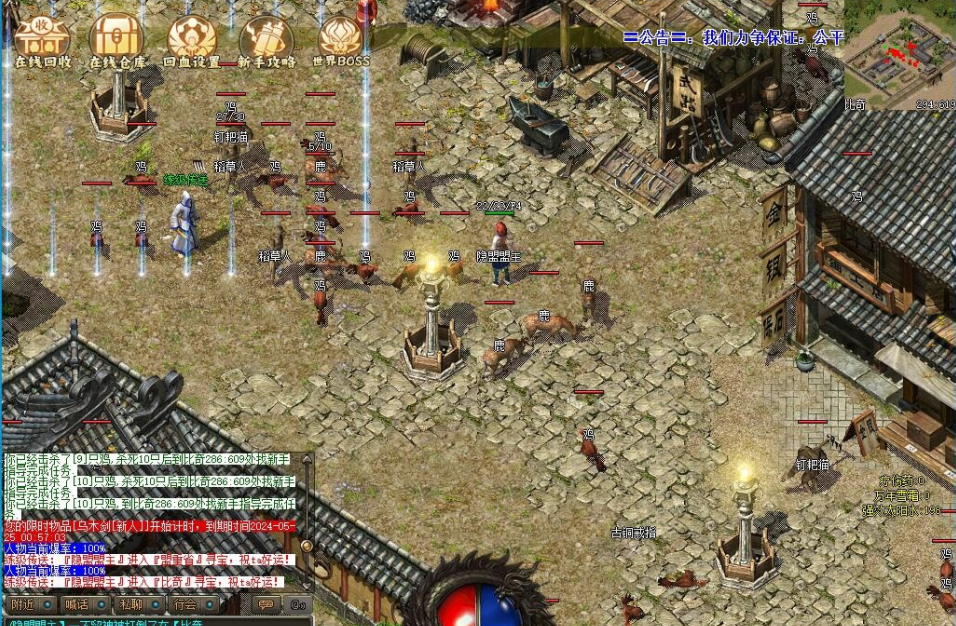Show the 新手攻略 beginner guide
The width and height of the screenshot is (956, 626).
[266, 38]
